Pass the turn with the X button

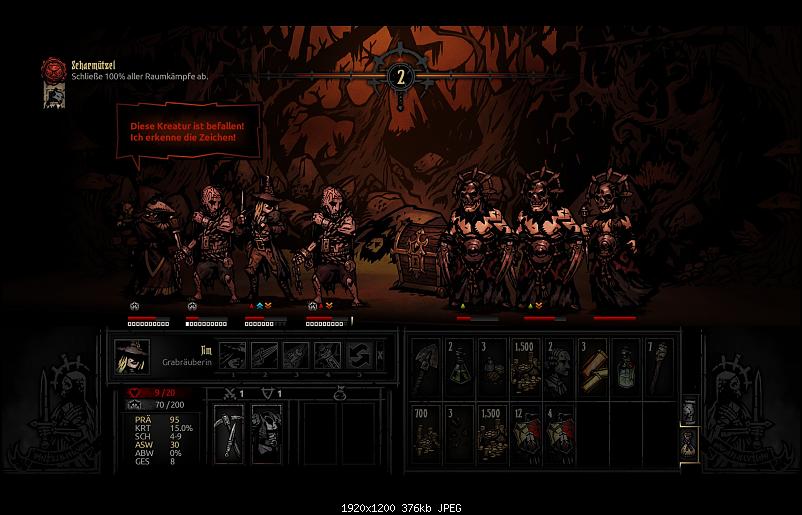(380, 355)
